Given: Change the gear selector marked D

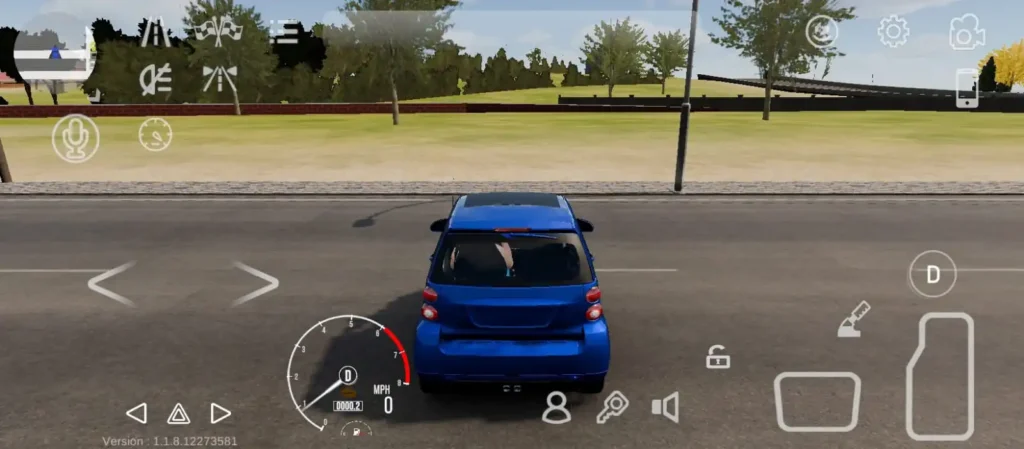Looking at the screenshot, I should click(x=933, y=274).
